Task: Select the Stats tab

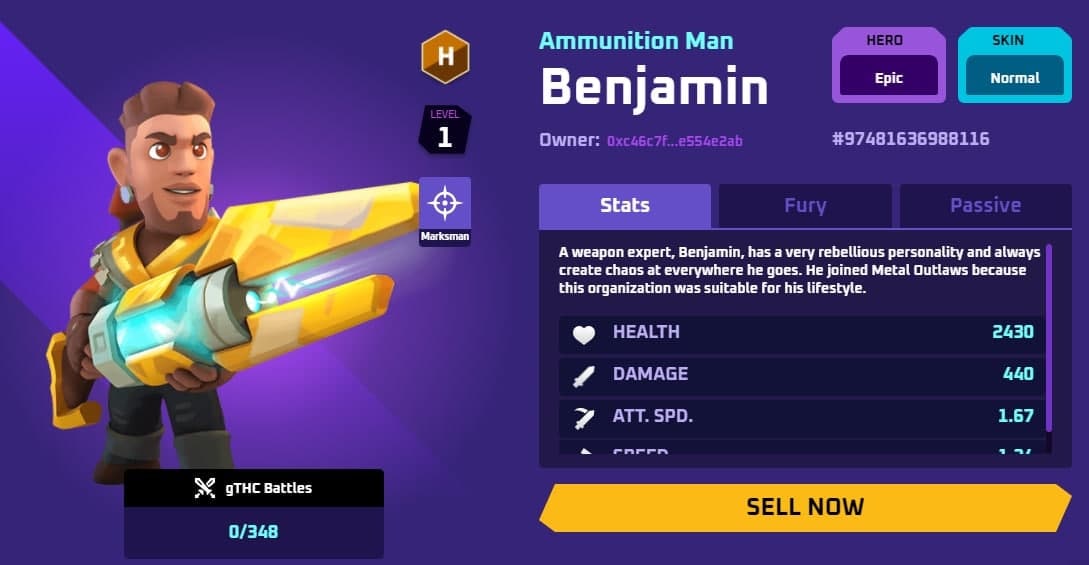Action: click(625, 206)
